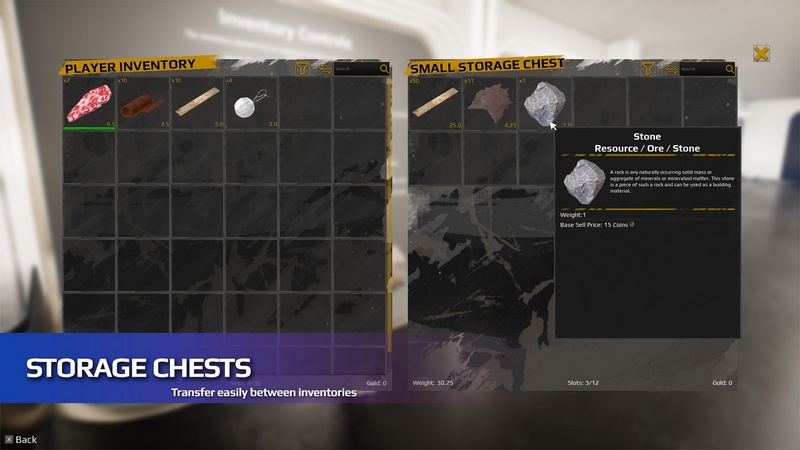Select the raw meat in player inventory
Viewport: 800px width, 450px height.
click(x=90, y=102)
